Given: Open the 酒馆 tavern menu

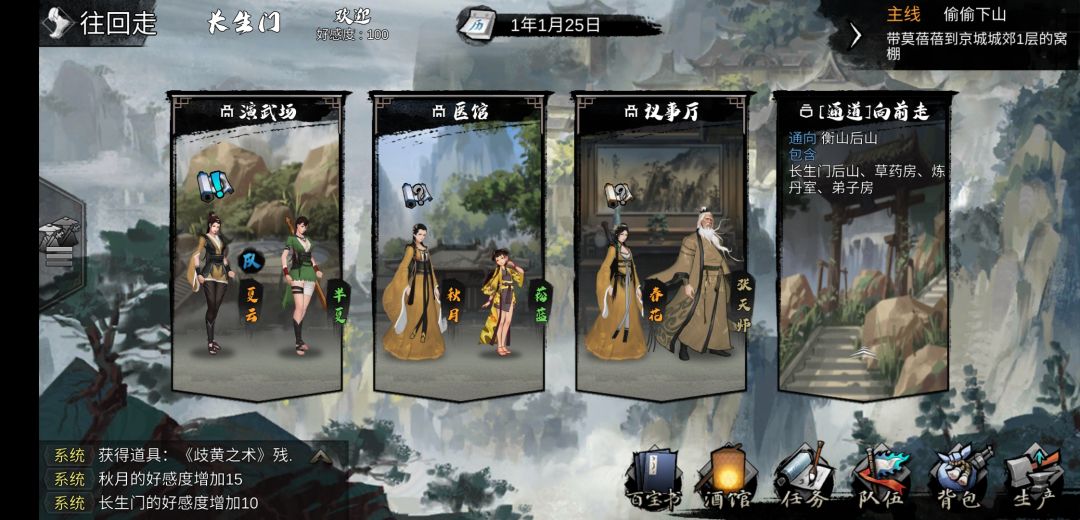Looking at the screenshot, I should click(729, 476).
